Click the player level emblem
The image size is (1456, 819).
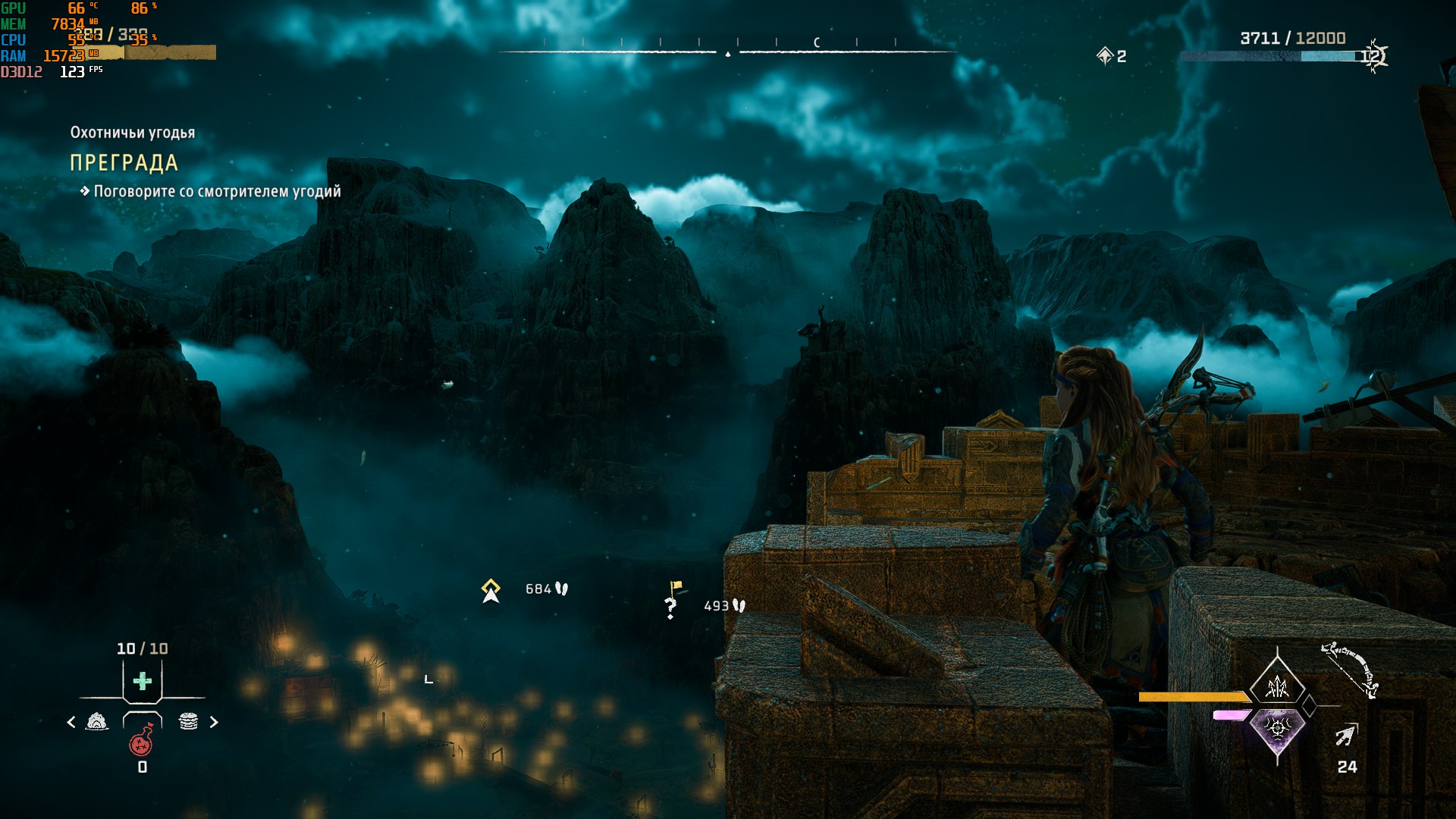[1373, 55]
